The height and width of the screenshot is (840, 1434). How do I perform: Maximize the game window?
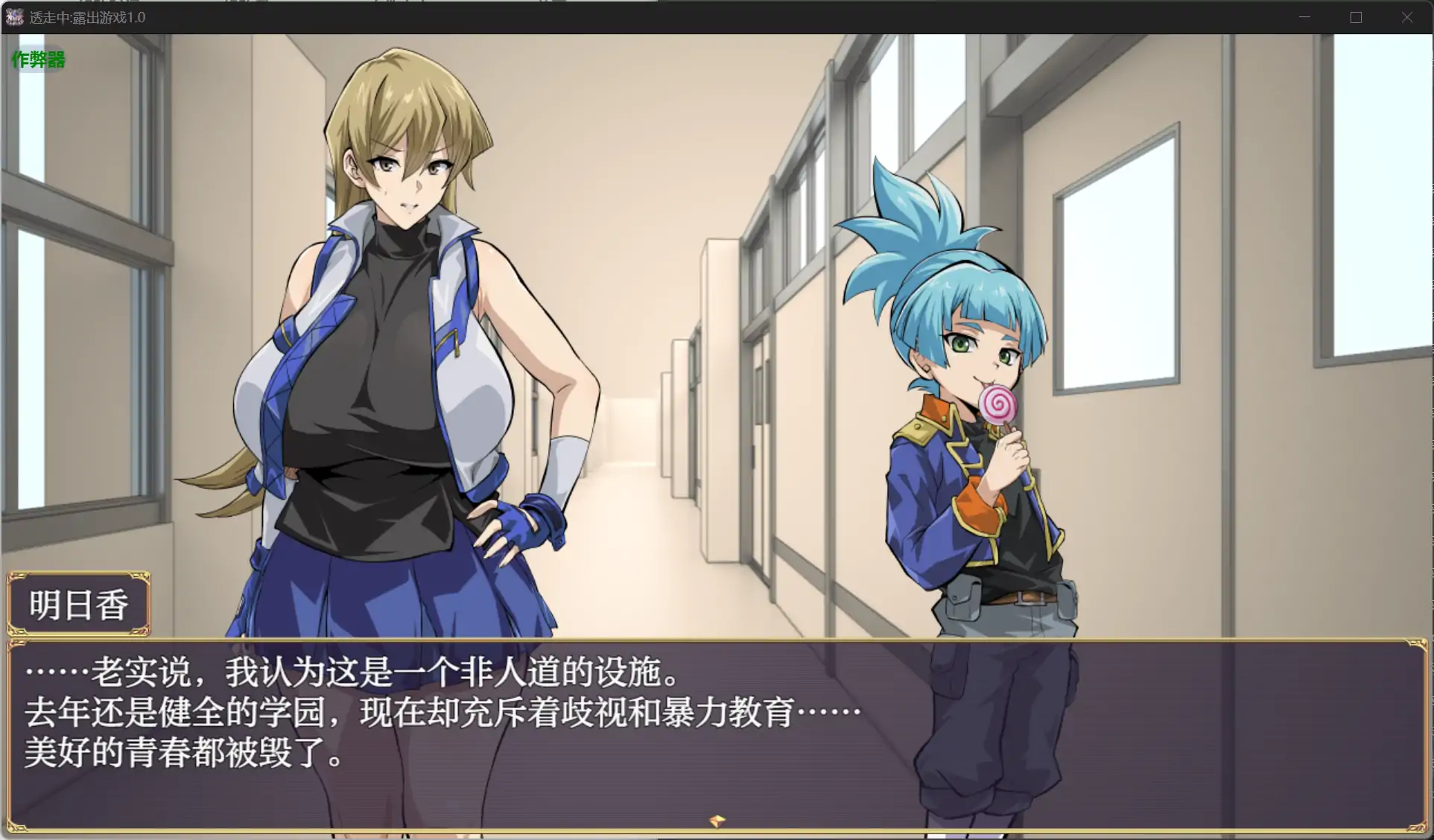click(x=1354, y=16)
